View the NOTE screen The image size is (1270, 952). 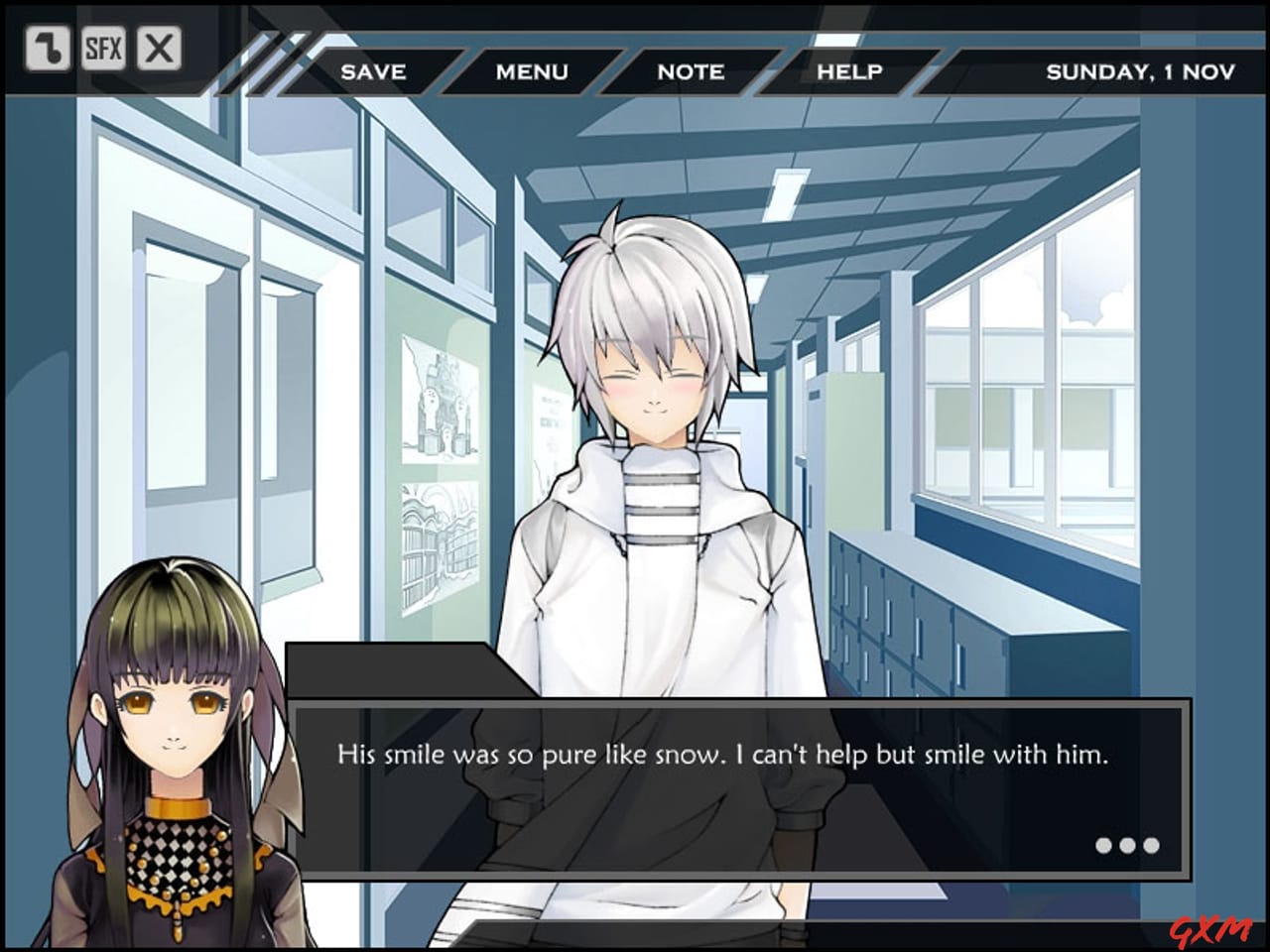pos(690,71)
